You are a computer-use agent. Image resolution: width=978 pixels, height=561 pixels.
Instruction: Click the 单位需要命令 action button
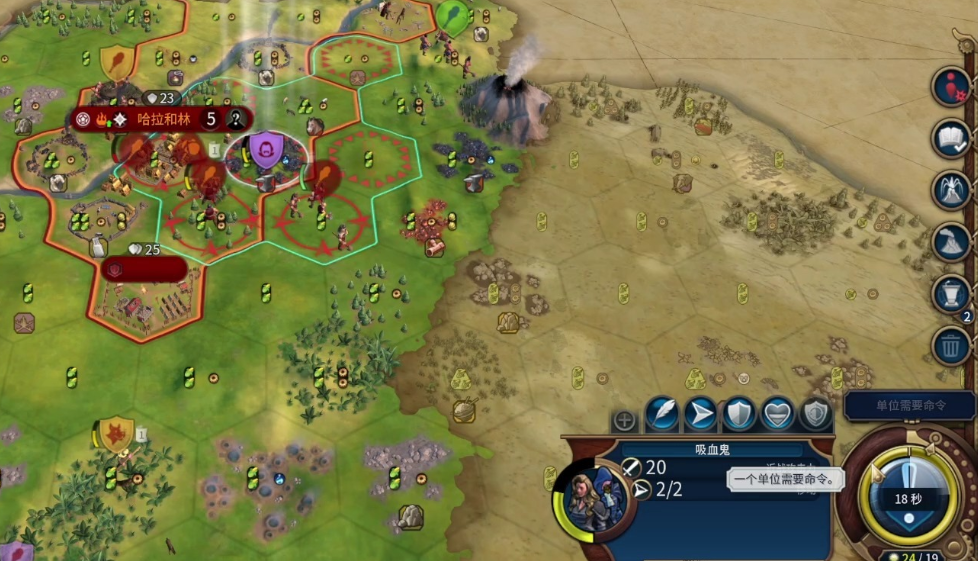[909, 406]
